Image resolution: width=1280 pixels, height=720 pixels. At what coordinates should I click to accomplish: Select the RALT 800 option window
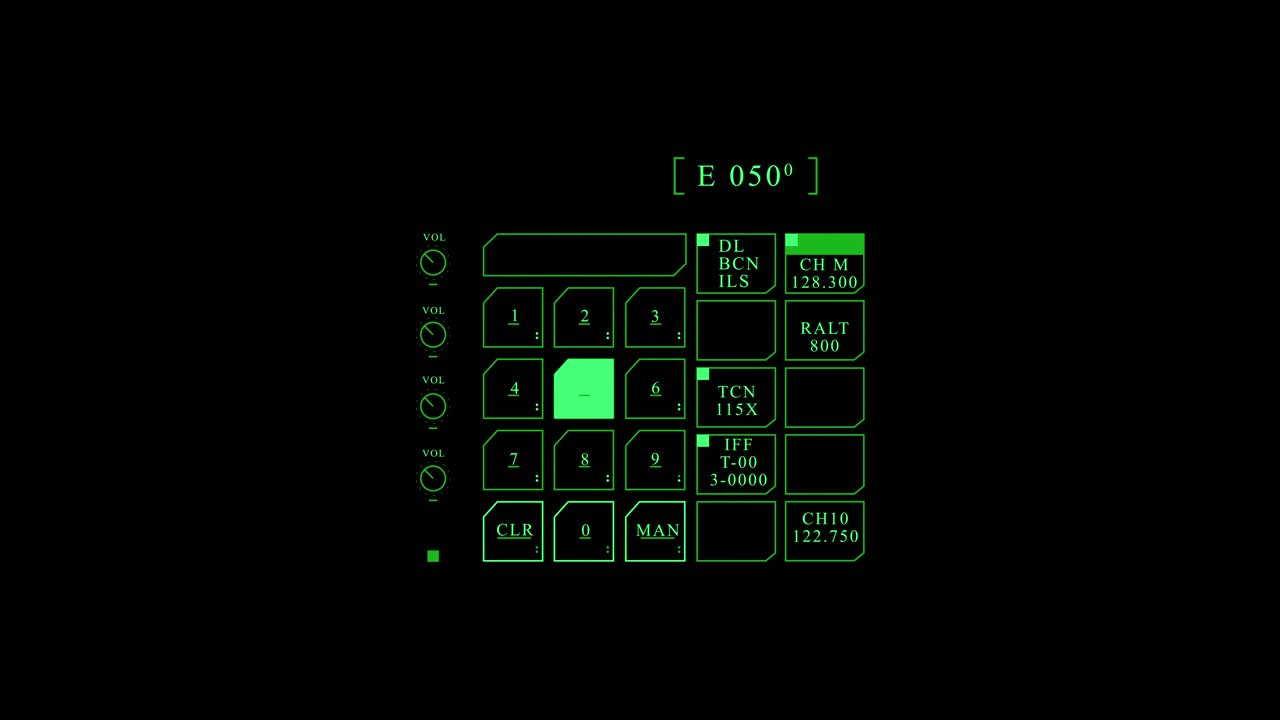(x=824, y=330)
